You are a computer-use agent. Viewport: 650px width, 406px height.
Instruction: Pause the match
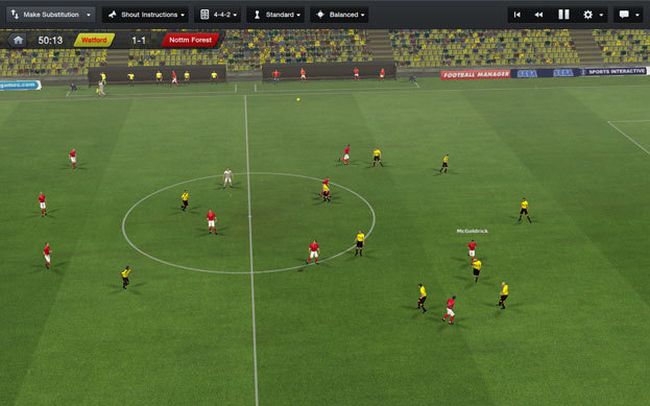click(x=563, y=15)
